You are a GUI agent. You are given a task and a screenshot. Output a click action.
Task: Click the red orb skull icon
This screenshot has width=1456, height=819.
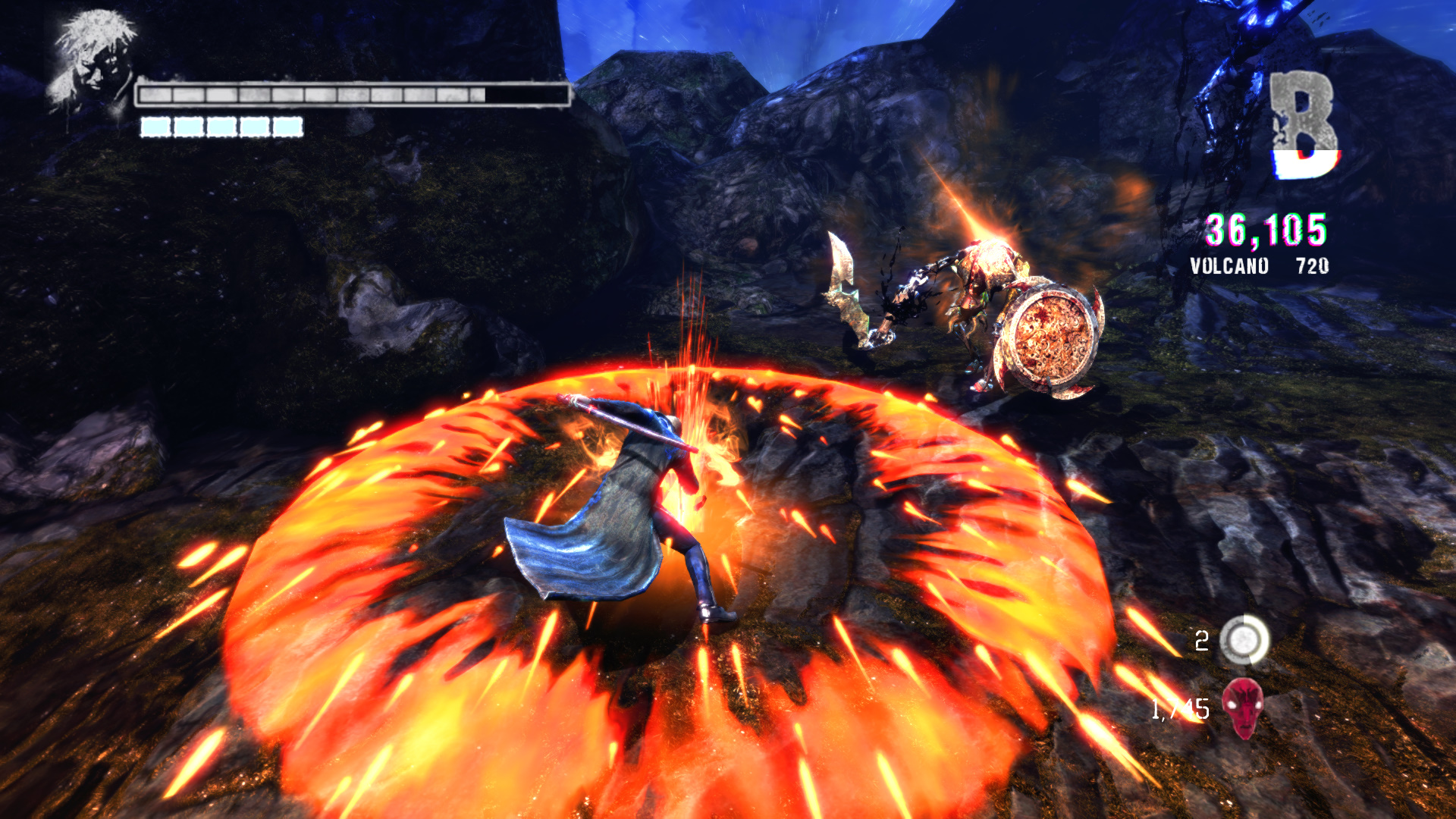pyautogui.click(x=1243, y=708)
